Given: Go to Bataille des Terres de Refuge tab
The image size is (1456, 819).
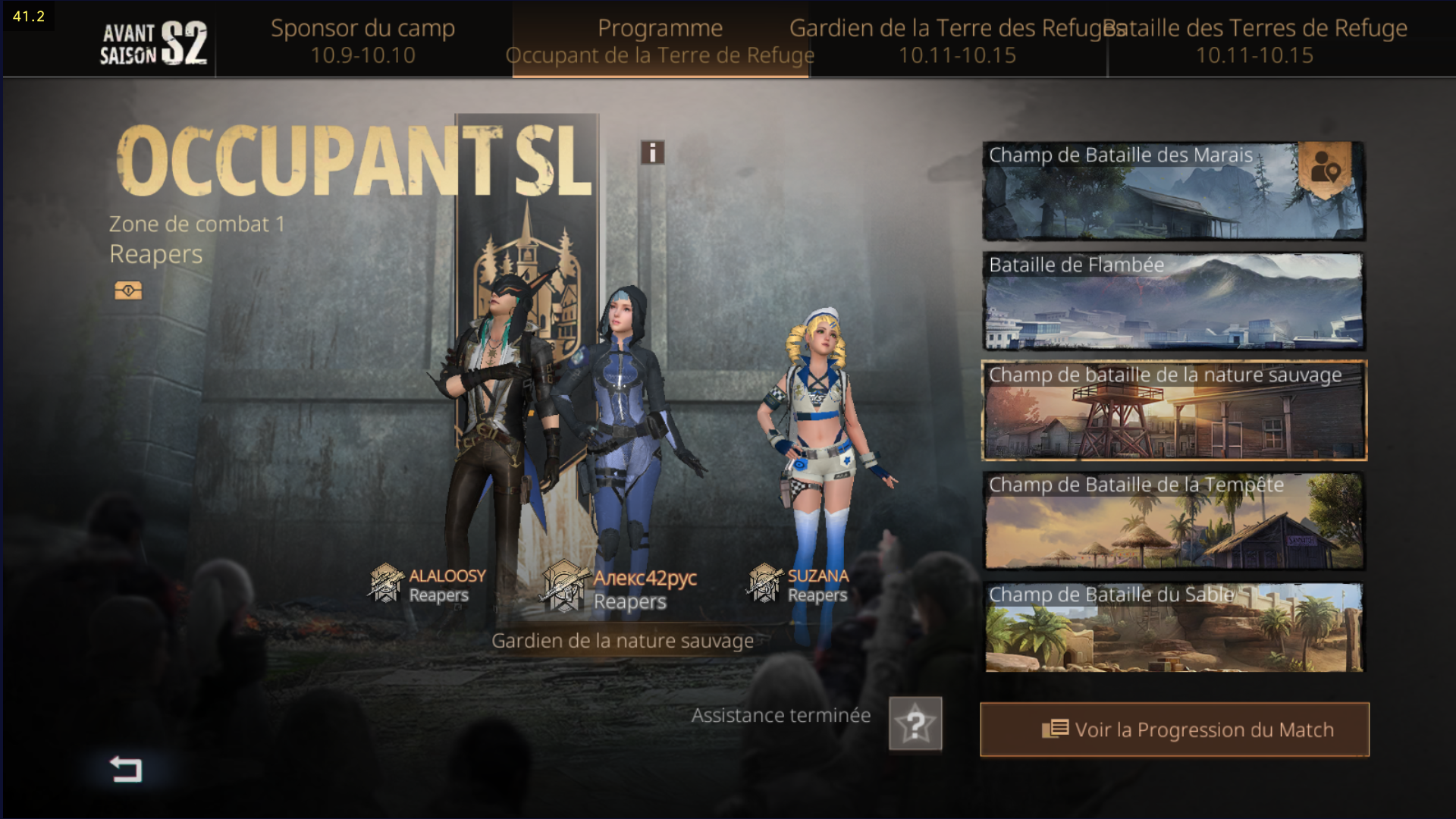Looking at the screenshot, I should pyautogui.click(x=1255, y=41).
